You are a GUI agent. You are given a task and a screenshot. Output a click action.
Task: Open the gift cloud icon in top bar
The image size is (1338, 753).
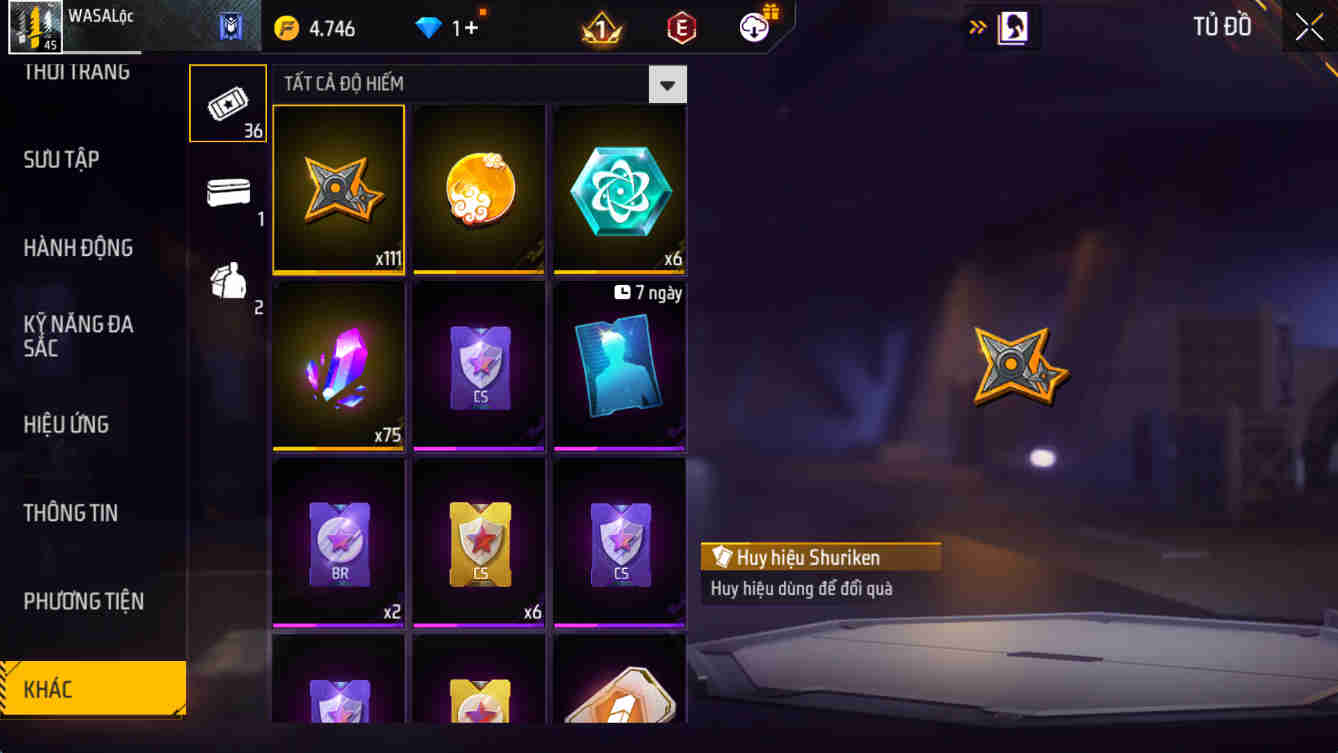753,27
